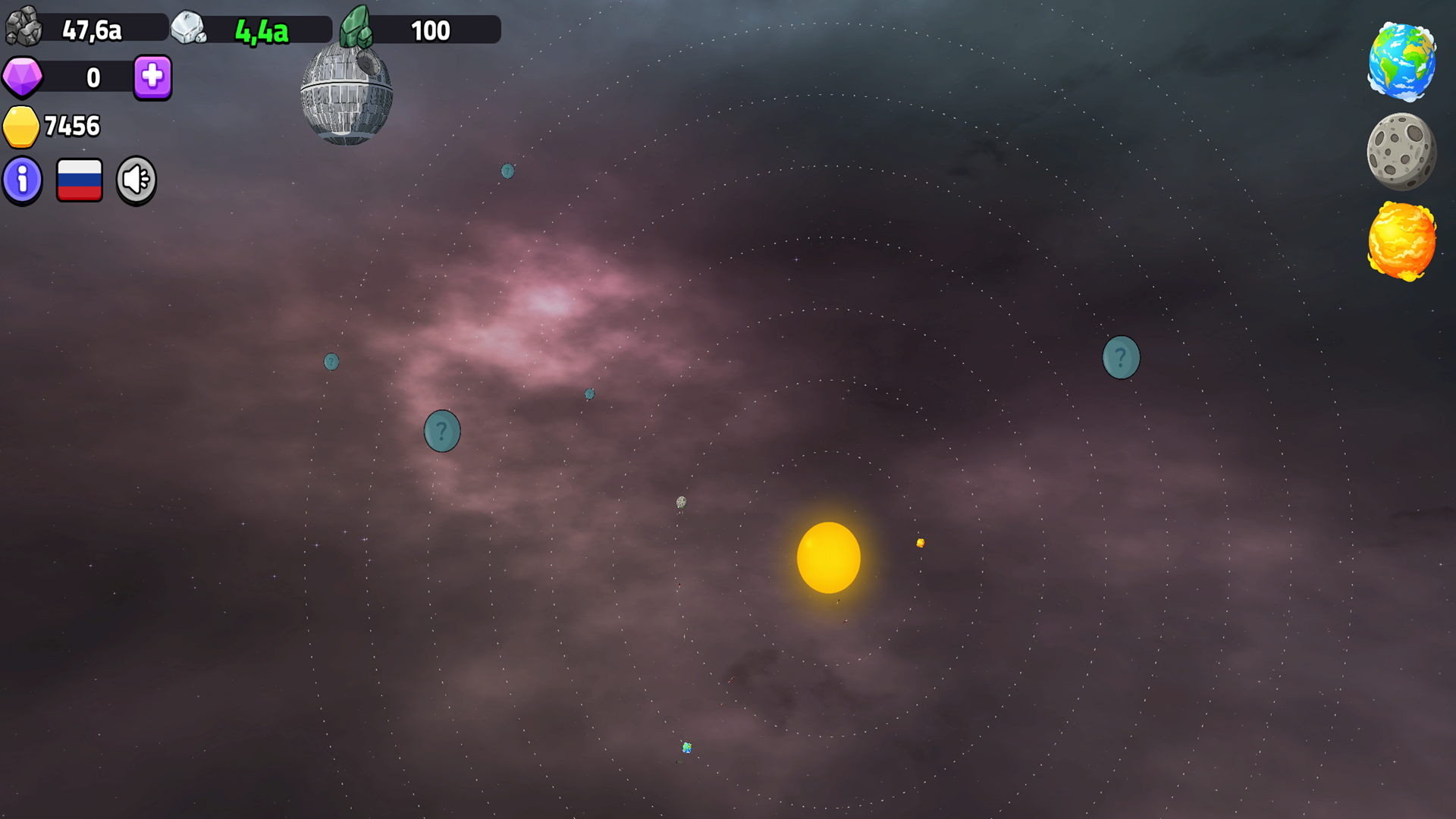This screenshot has width=1456, height=819.
Task: Click the purple gem currency icon
Action: pyautogui.click(x=22, y=77)
